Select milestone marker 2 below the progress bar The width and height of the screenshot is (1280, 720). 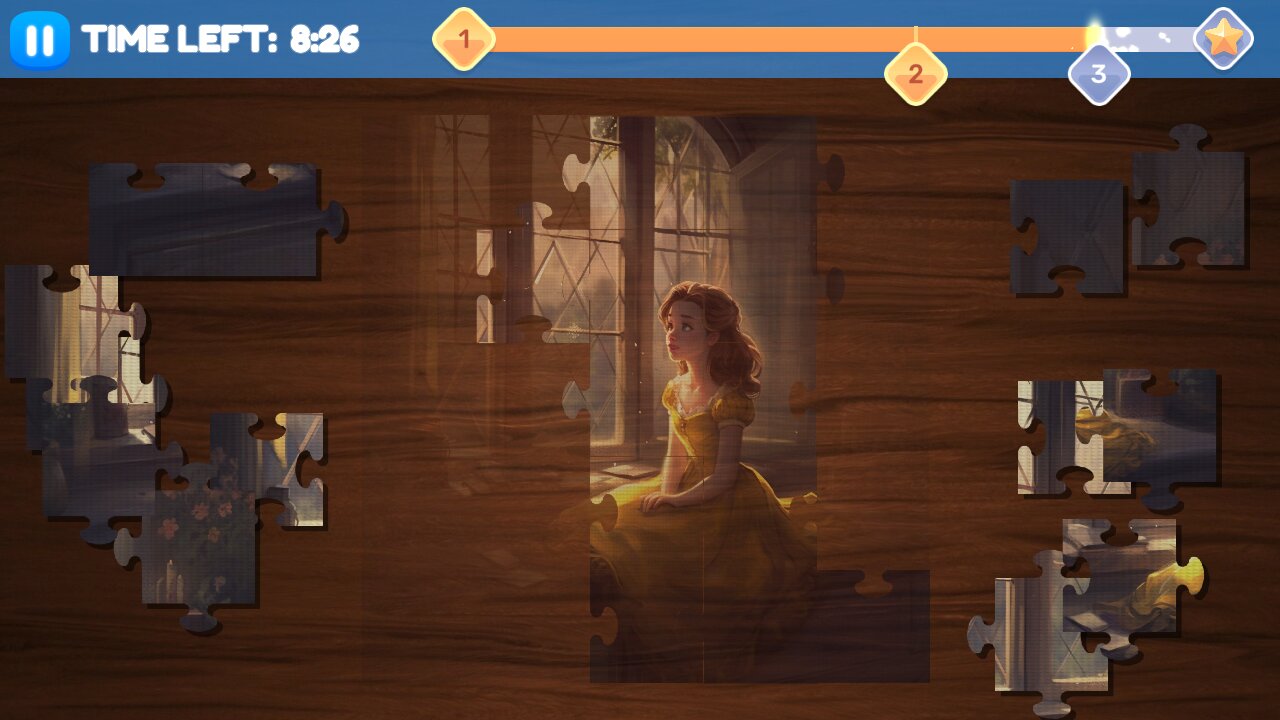pos(915,72)
